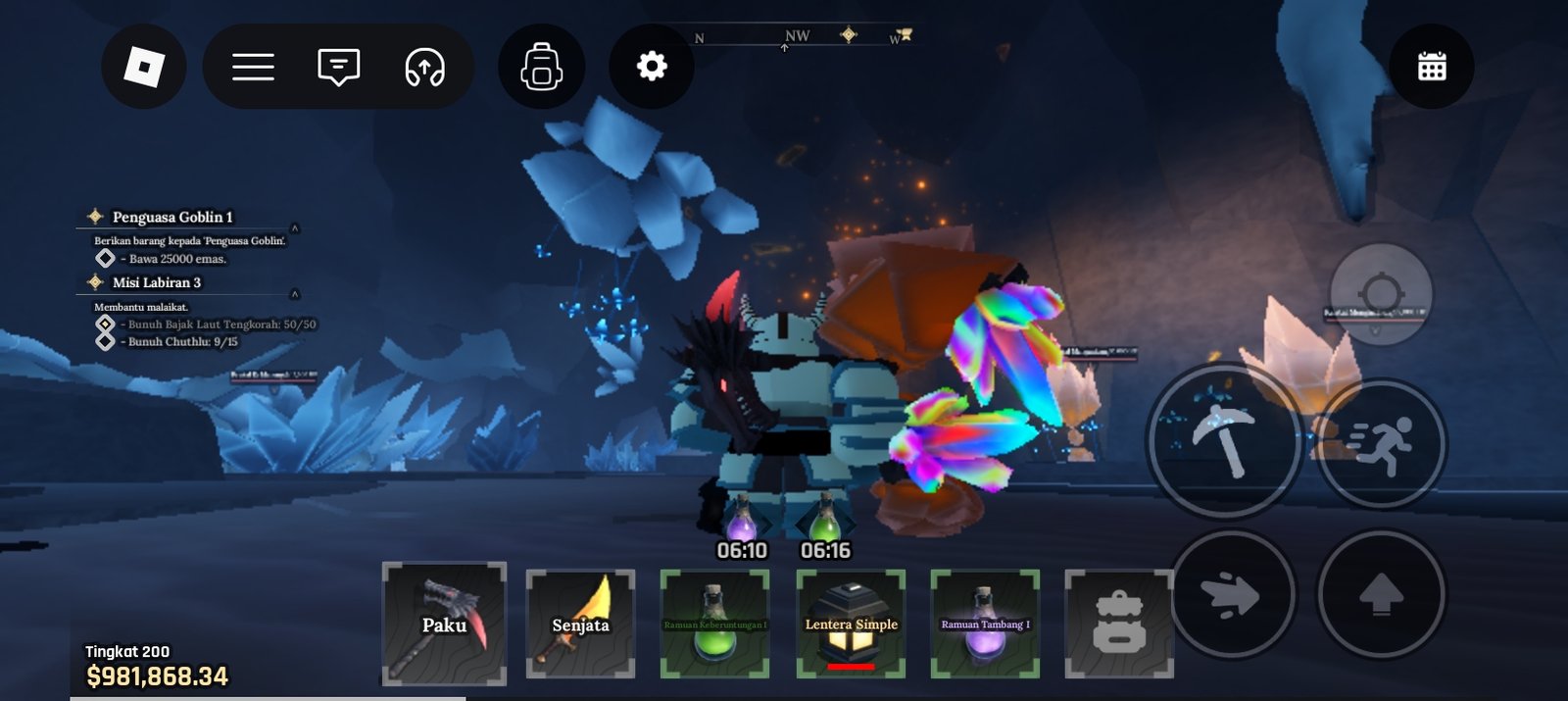The height and width of the screenshot is (701, 1568).
Task: Open the Roblox main menu
Action: pyautogui.click(x=144, y=67)
